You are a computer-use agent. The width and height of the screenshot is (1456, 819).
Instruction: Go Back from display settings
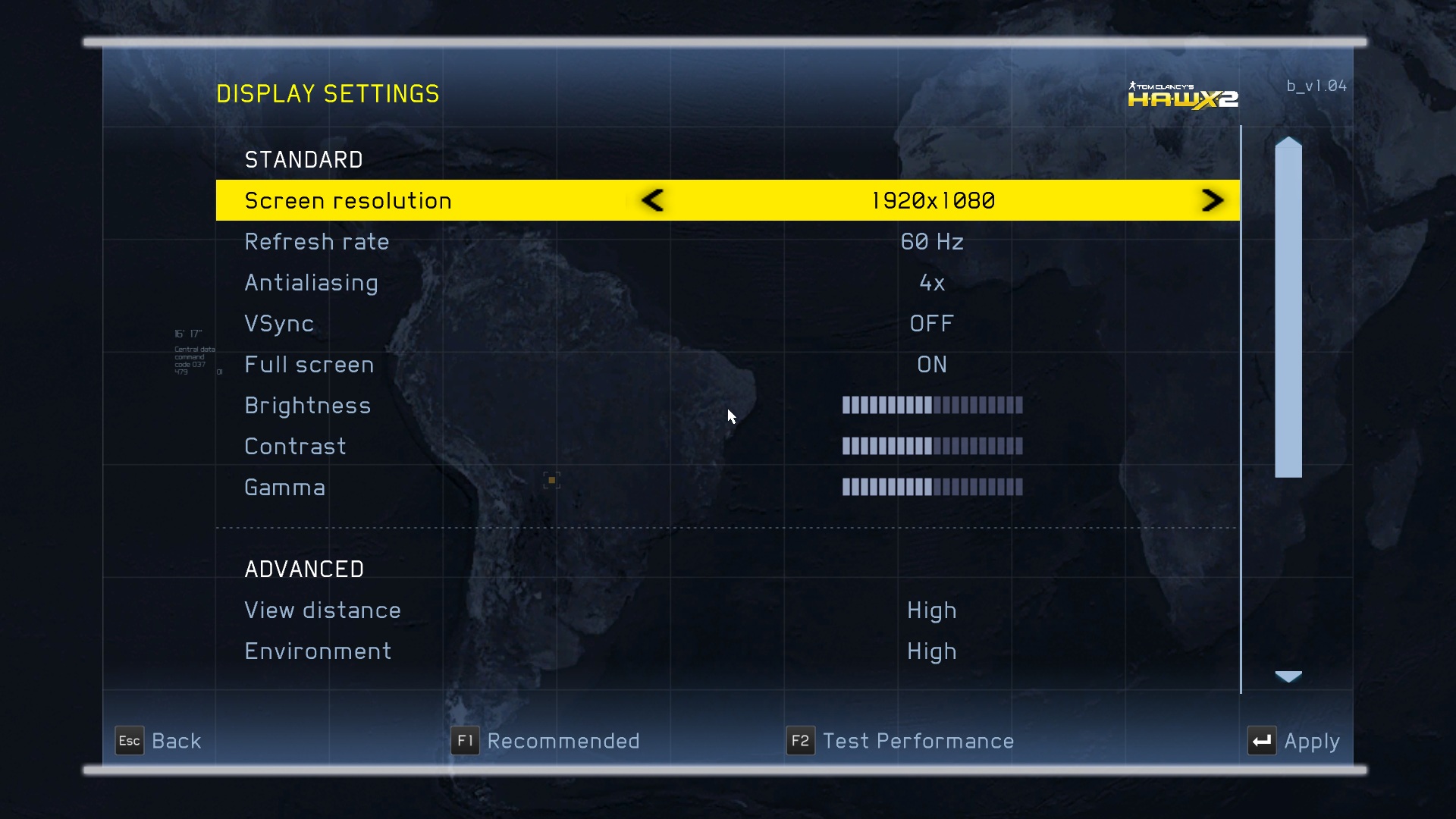[x=158, y=741]
